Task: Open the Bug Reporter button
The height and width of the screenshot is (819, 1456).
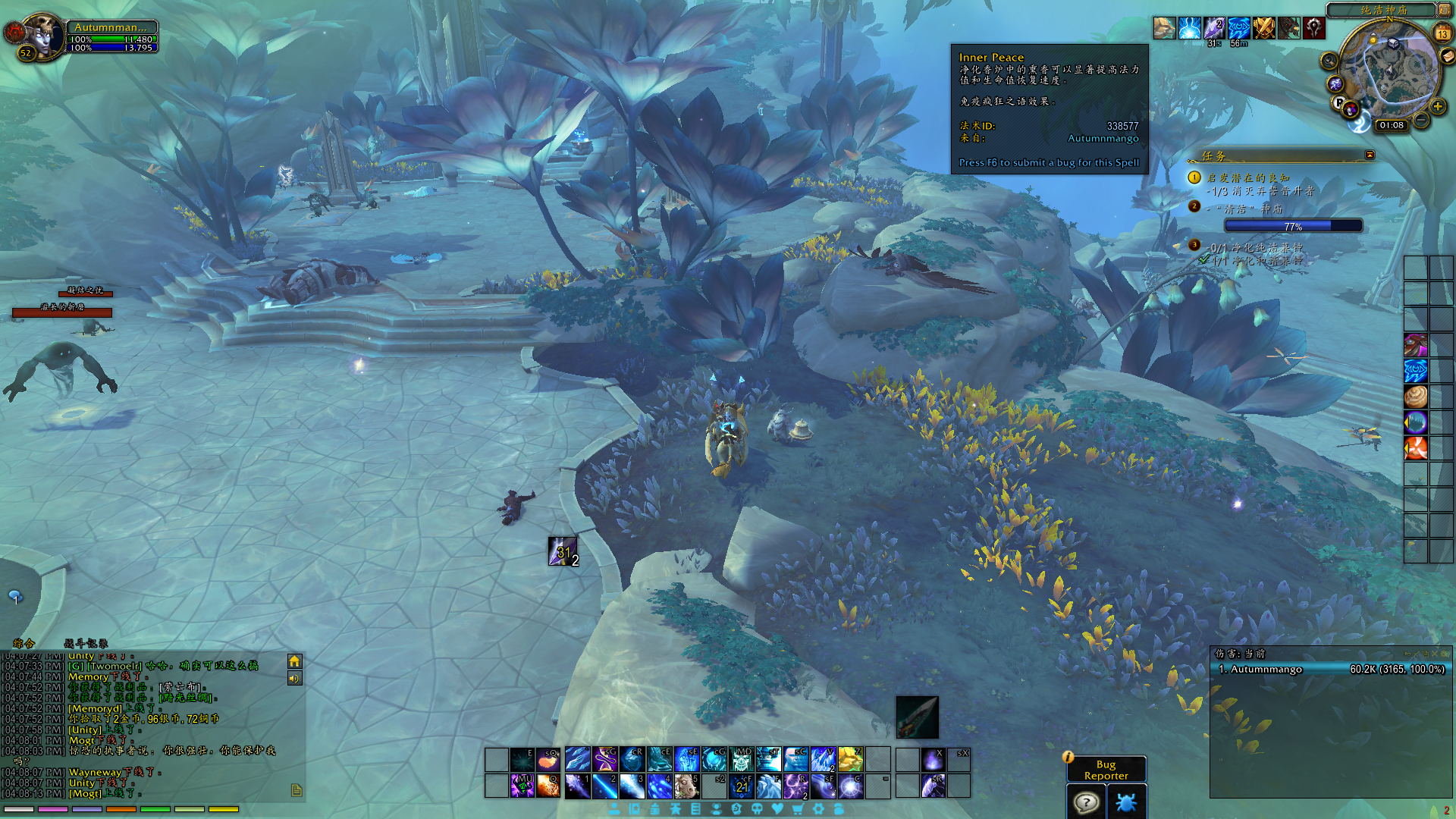Action: [1106, 769]
